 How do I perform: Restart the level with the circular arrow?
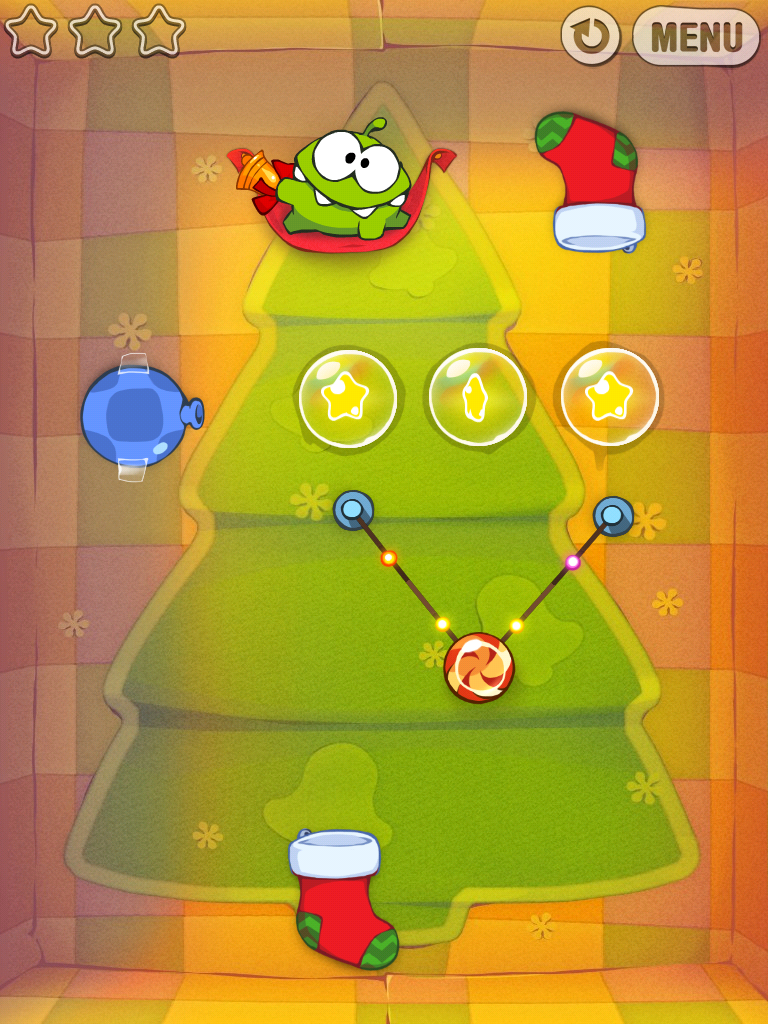tap(590, 36)
